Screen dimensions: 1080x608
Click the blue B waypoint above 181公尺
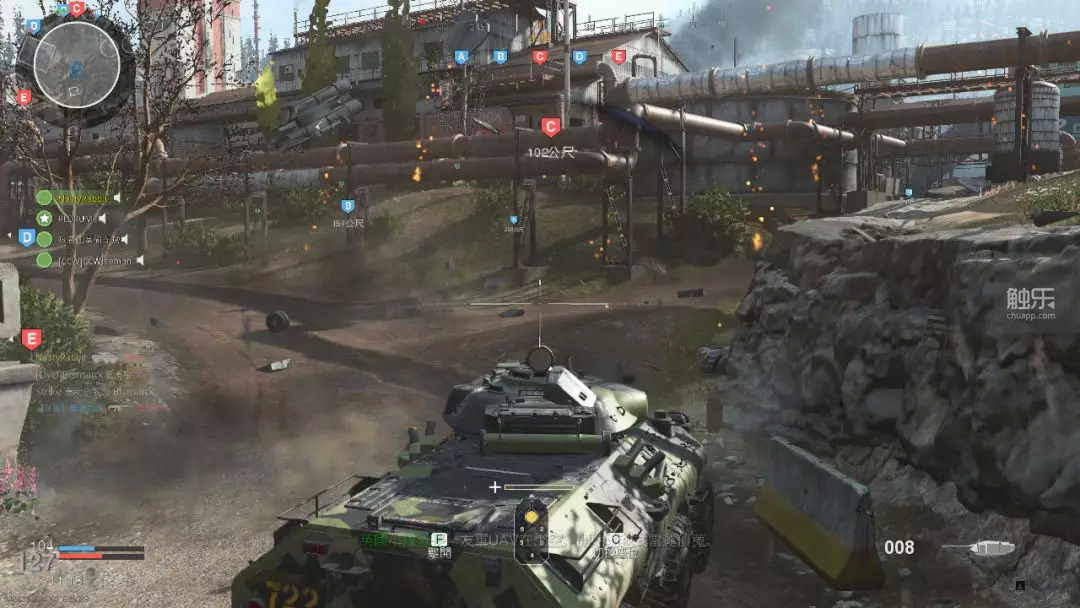[348, 206]
